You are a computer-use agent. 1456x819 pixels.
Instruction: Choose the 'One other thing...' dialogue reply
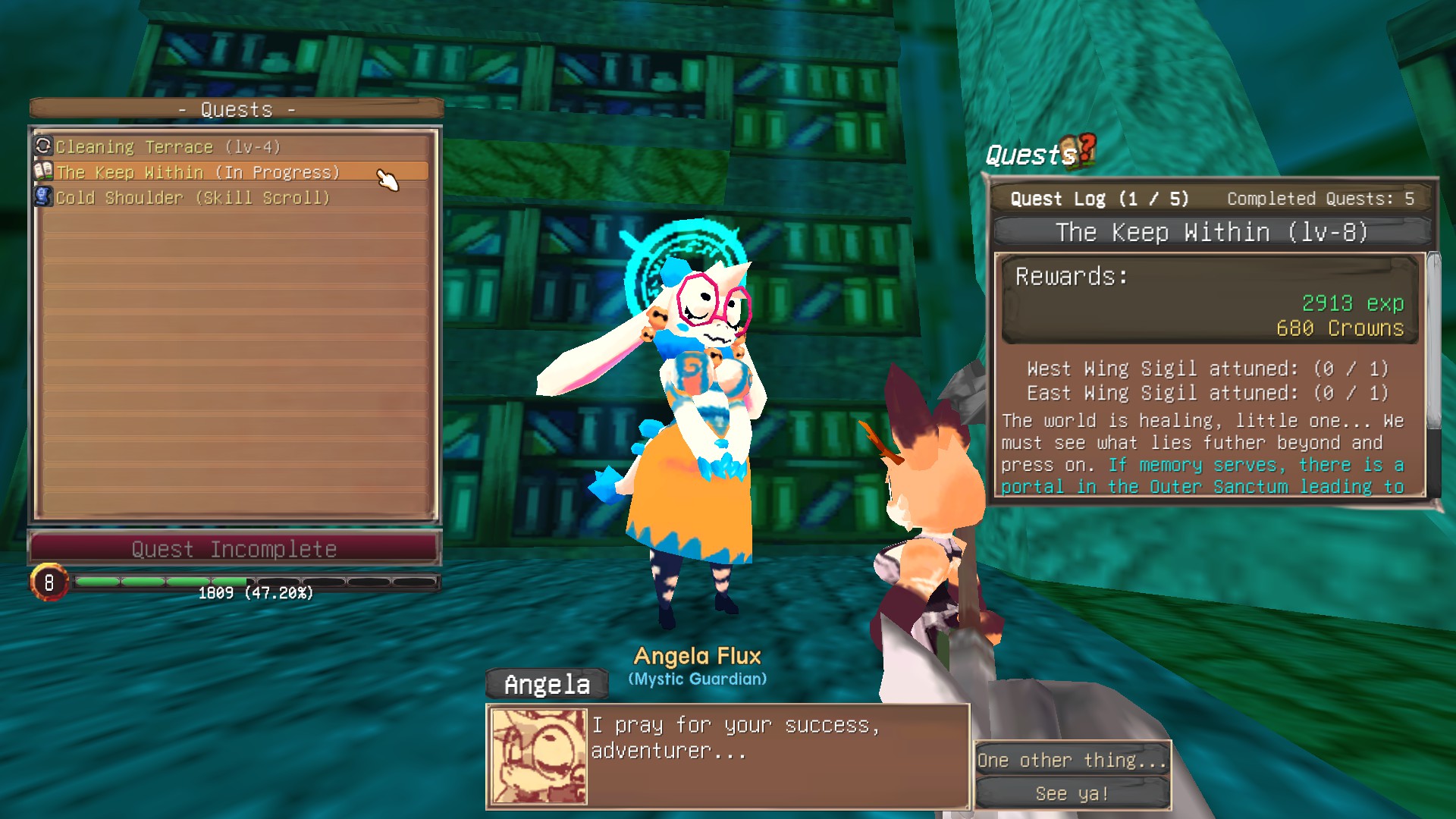click(1072, 760)
